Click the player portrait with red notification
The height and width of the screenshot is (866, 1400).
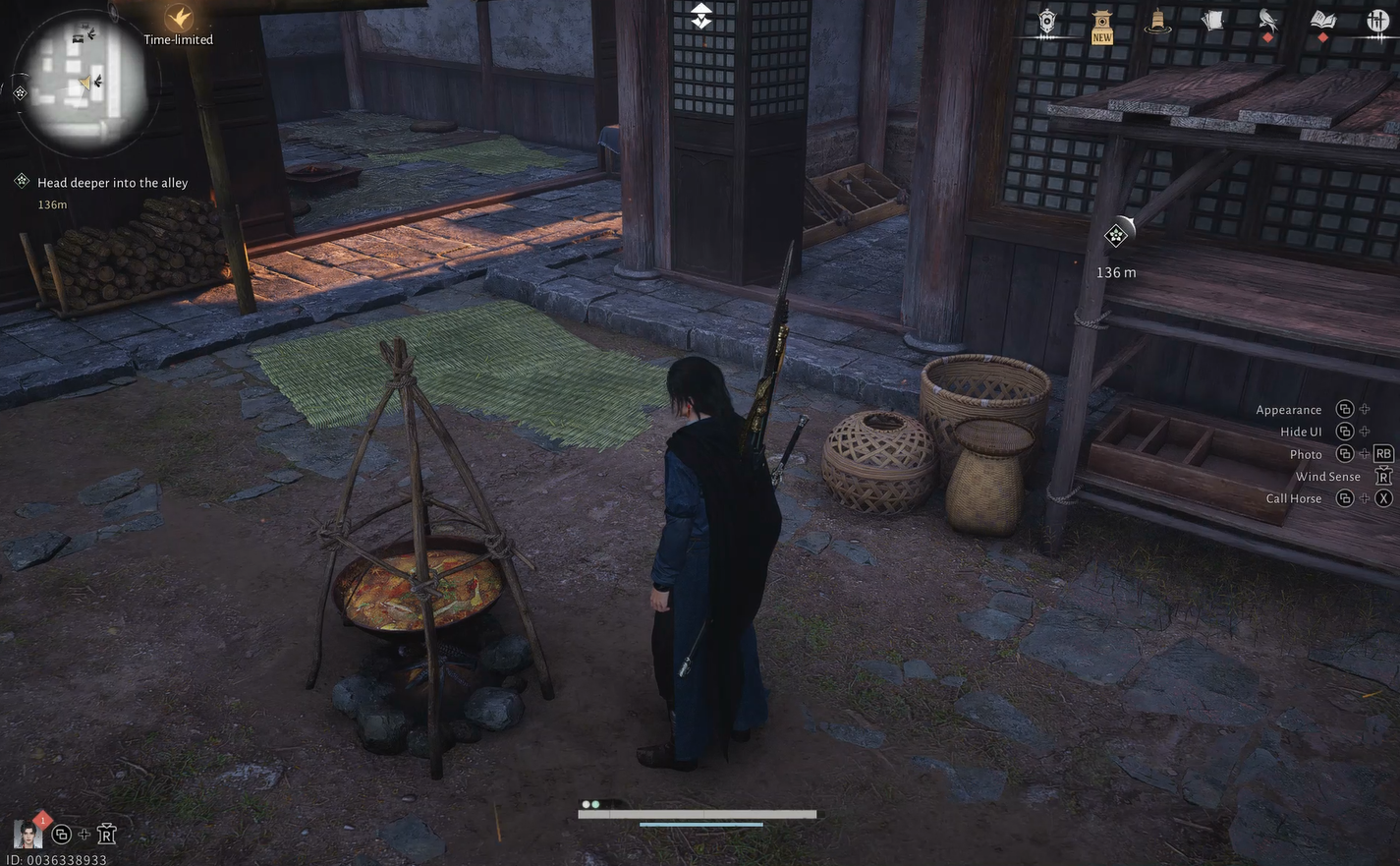[28, 834]
